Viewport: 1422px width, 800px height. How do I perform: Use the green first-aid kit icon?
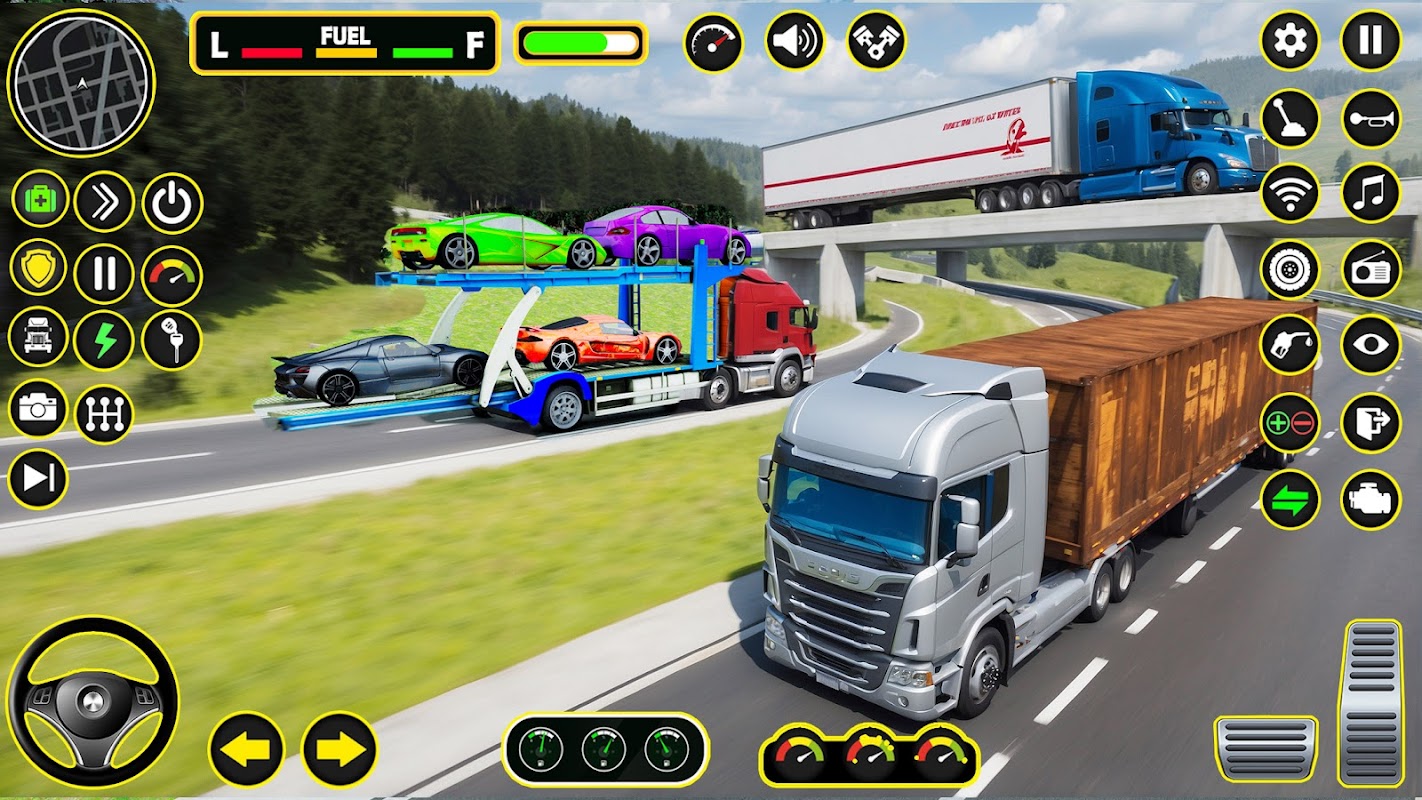pos(40,198)
